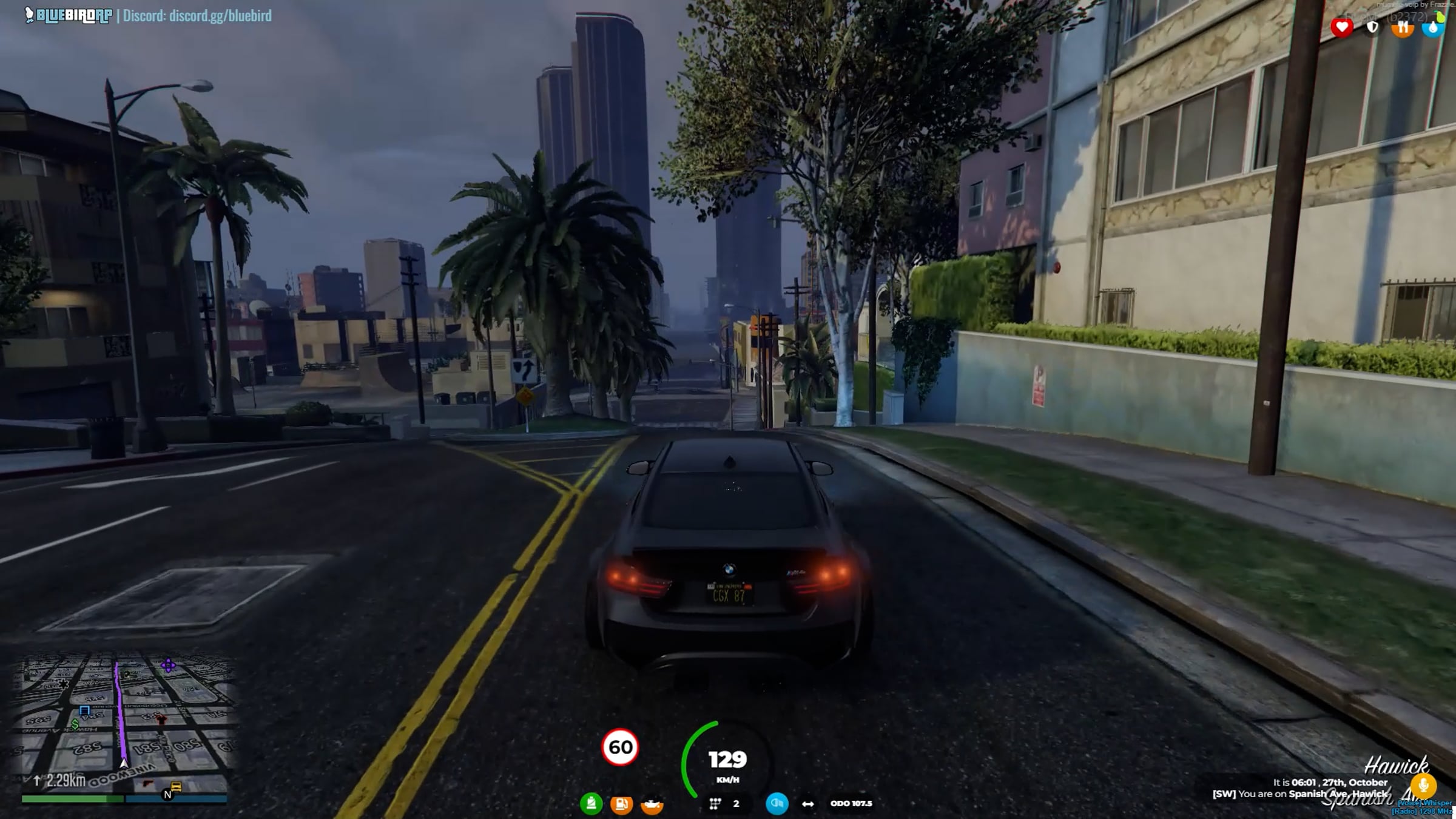1456x819 pixels.
Task: Click the yellow microphone voice icon
Action: (x=1423, y=786)
